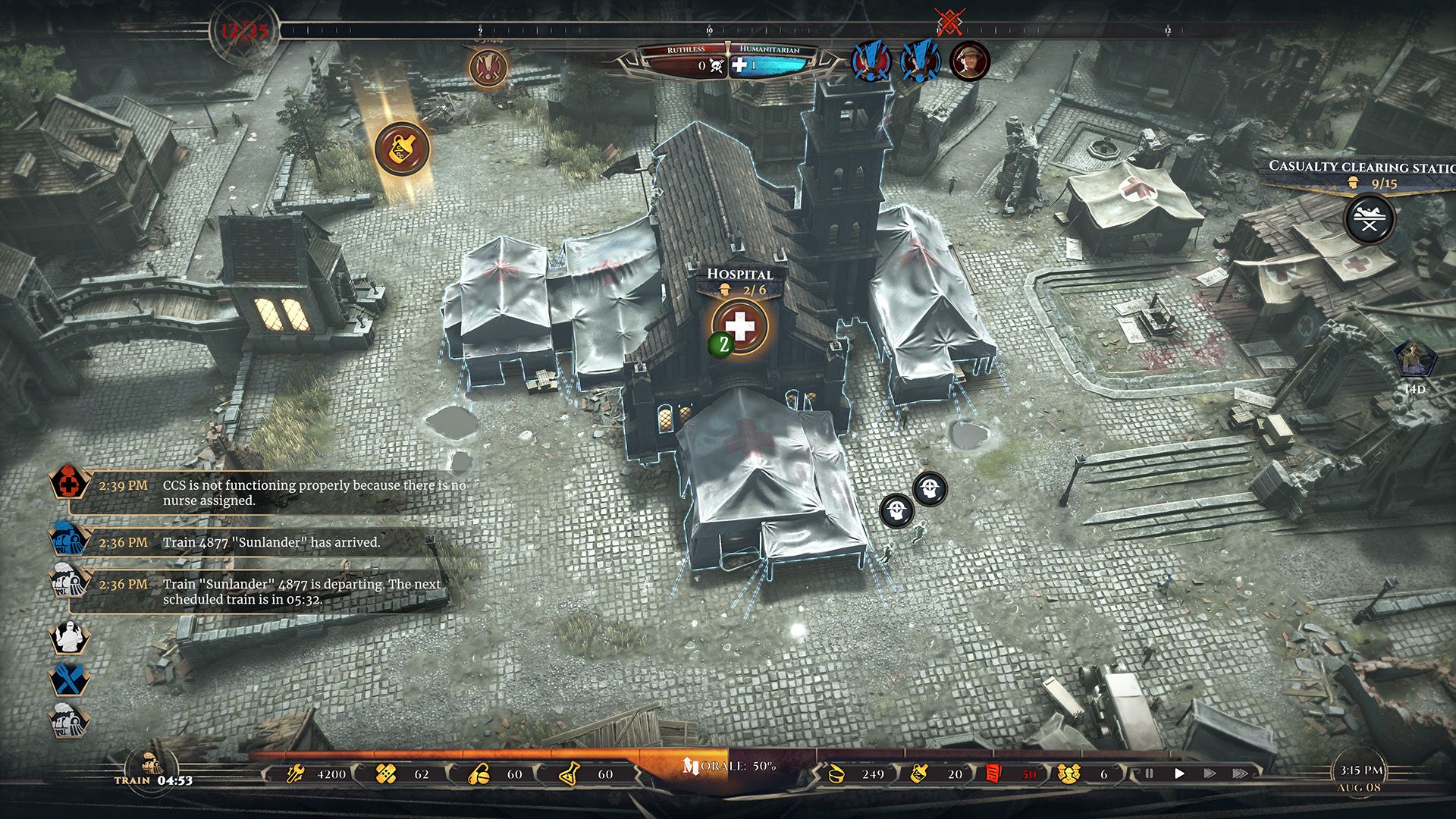Open the Casualty Clearing Station marker
This screenshot has width=1456, height=819.
[x=1369, y=220]
